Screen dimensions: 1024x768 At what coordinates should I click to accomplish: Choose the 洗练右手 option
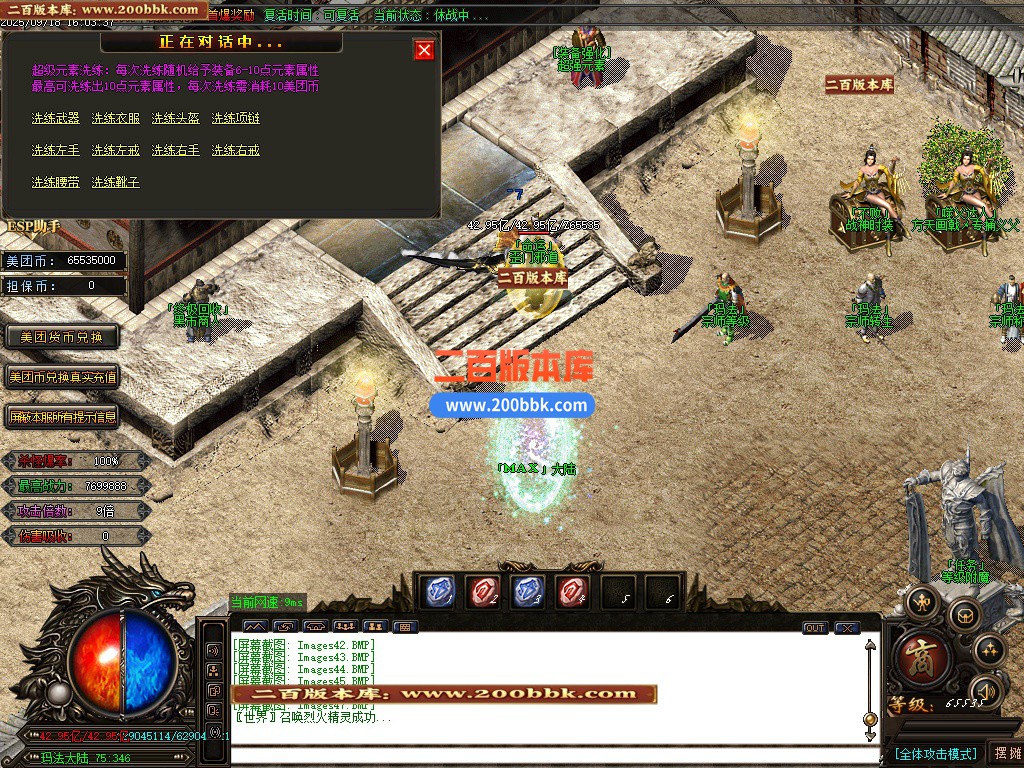[176, 150]
